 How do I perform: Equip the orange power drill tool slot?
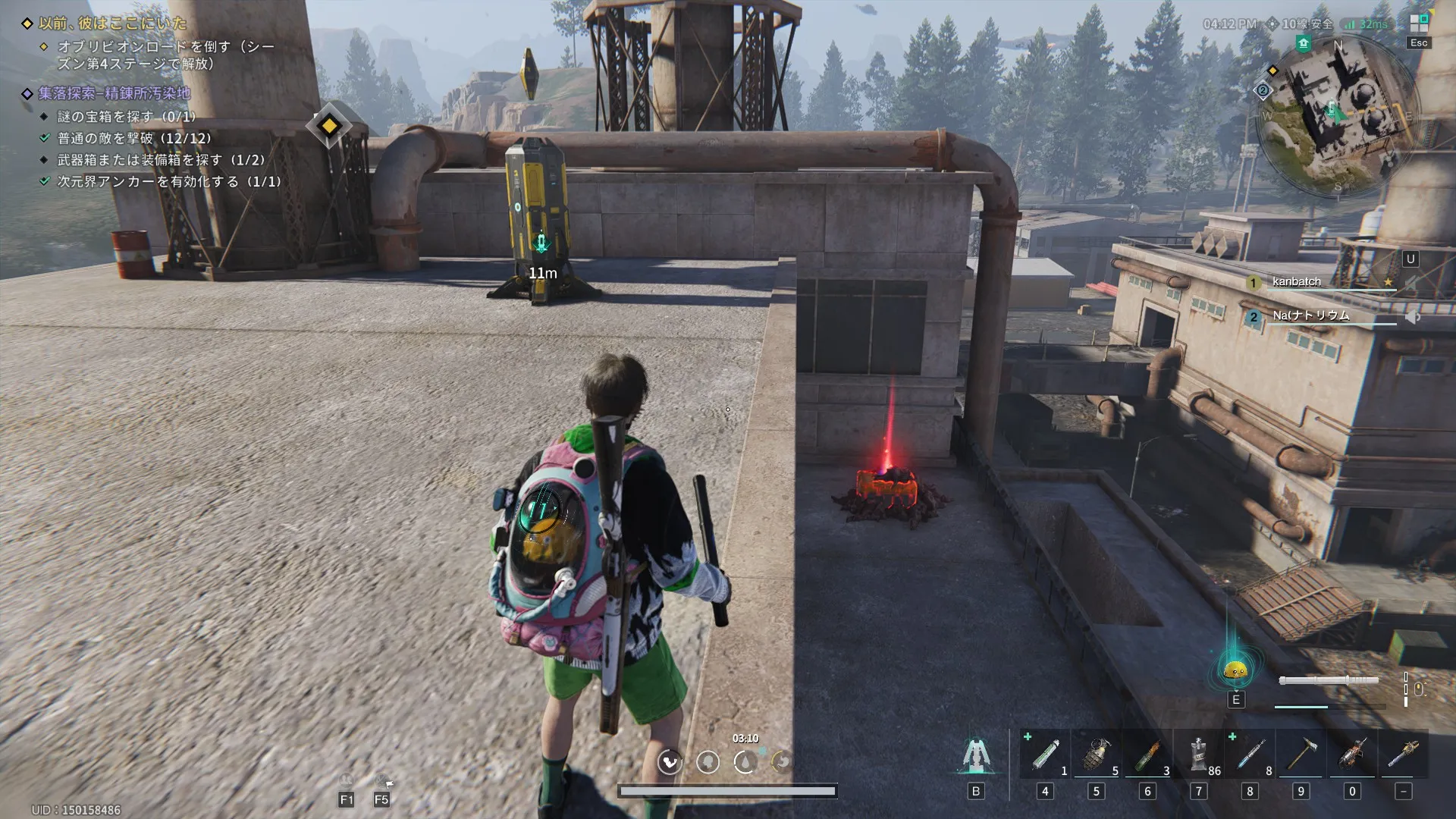click(1352, 755)
